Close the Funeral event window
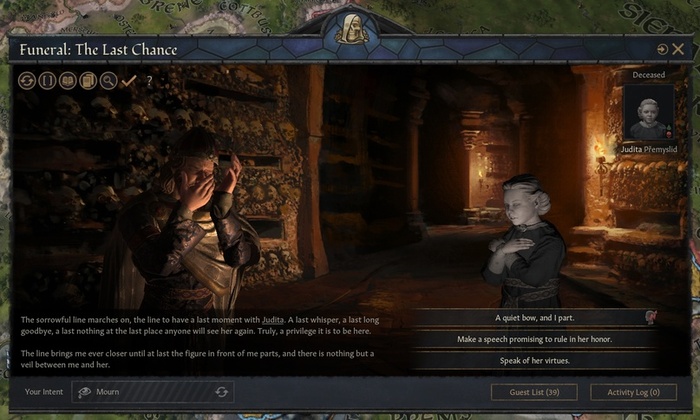Screen dimensions: 700x420 pyautogui.click(x=678, y=49)
